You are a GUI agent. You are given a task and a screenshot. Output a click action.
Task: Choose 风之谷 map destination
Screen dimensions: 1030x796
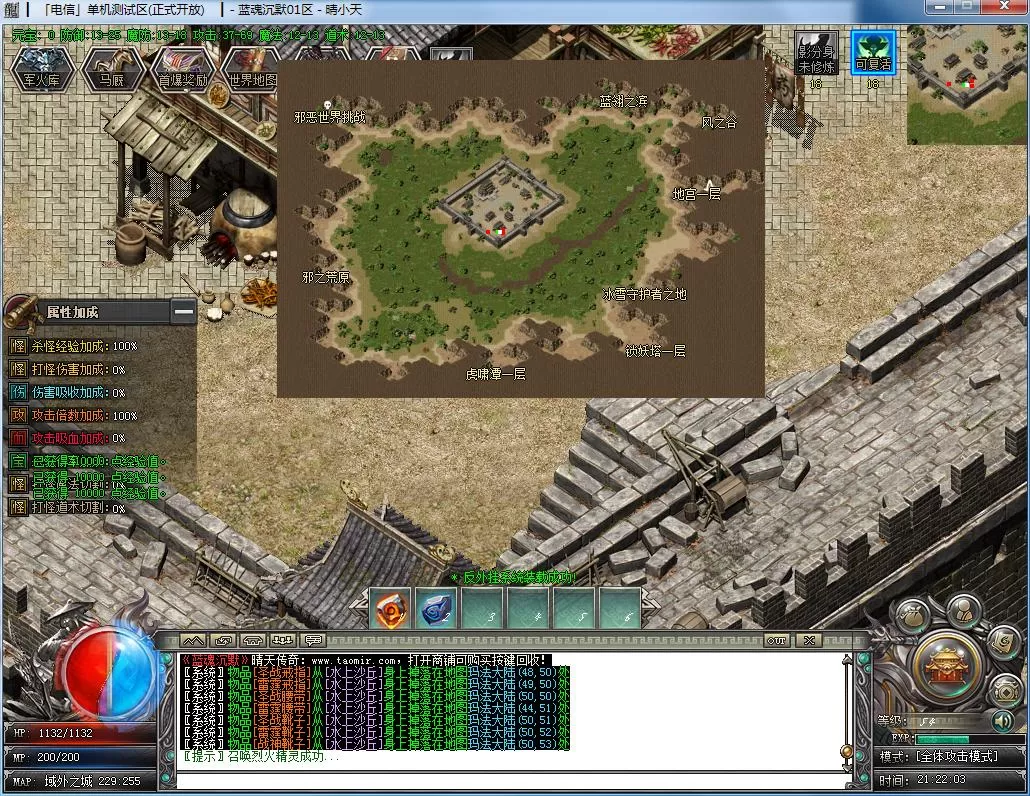point(718,122)
